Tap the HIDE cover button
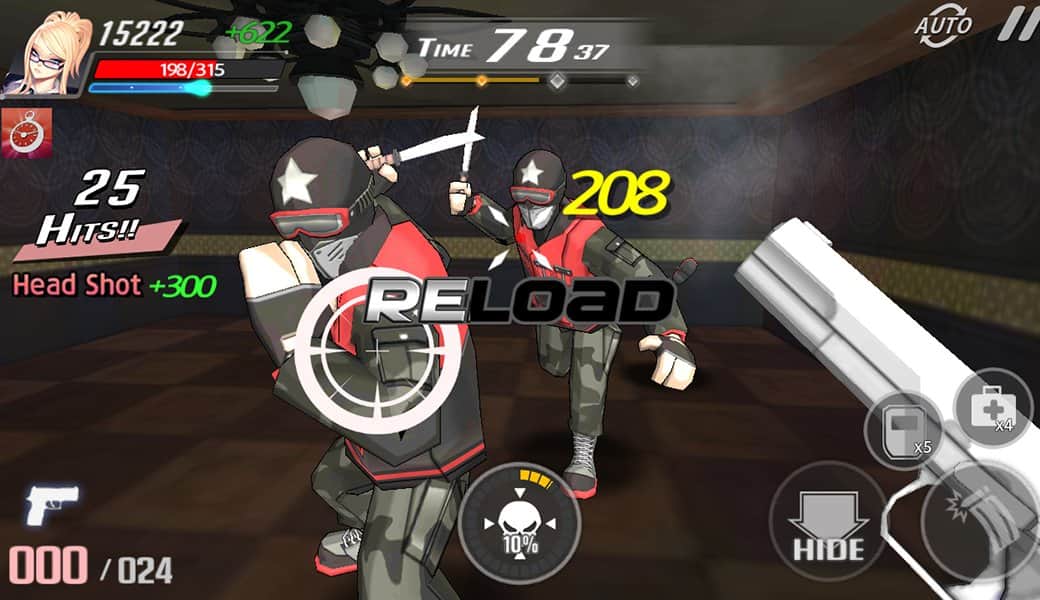1040x600 pixels. 827,521
